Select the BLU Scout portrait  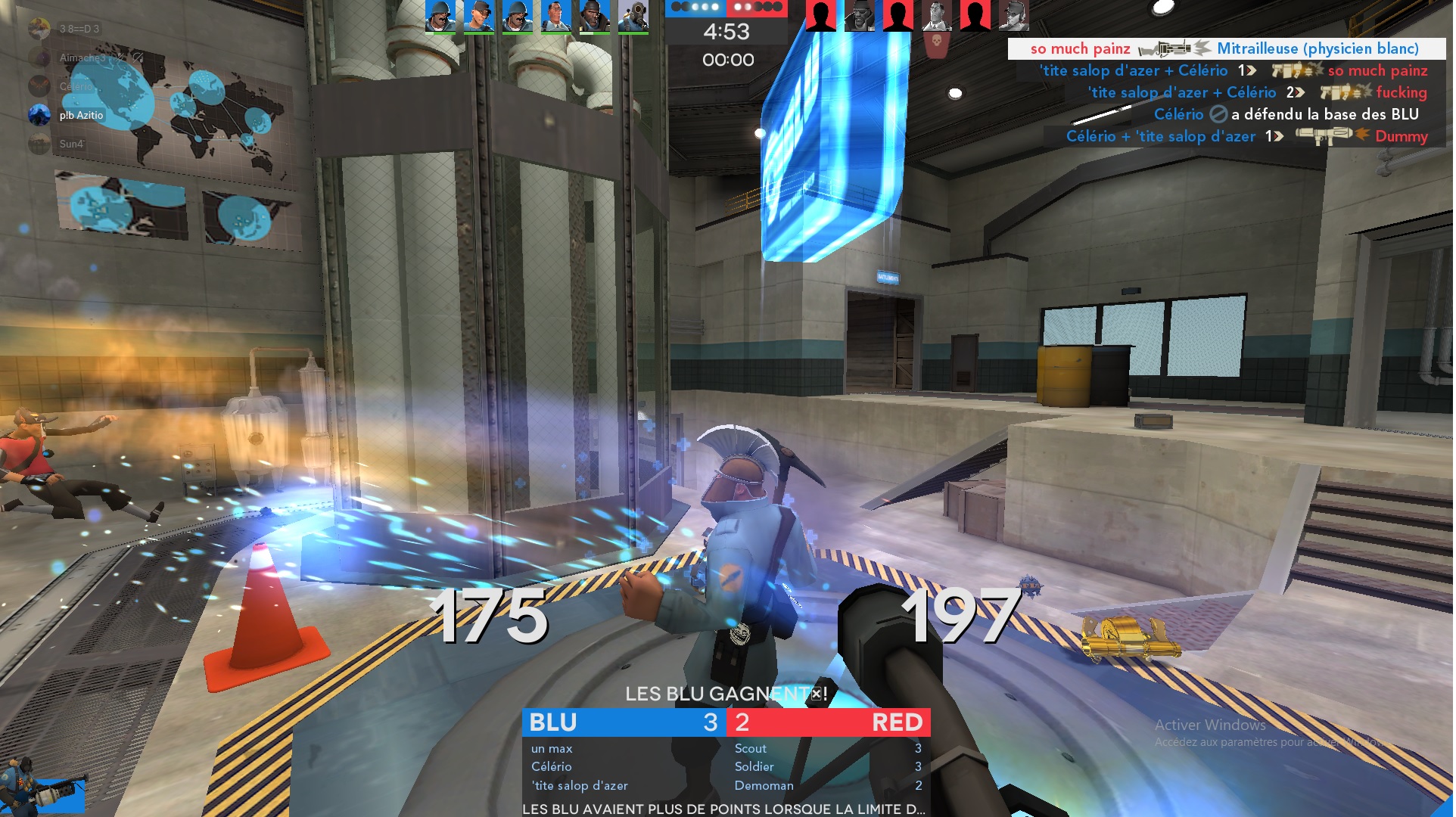coord(479,17)
